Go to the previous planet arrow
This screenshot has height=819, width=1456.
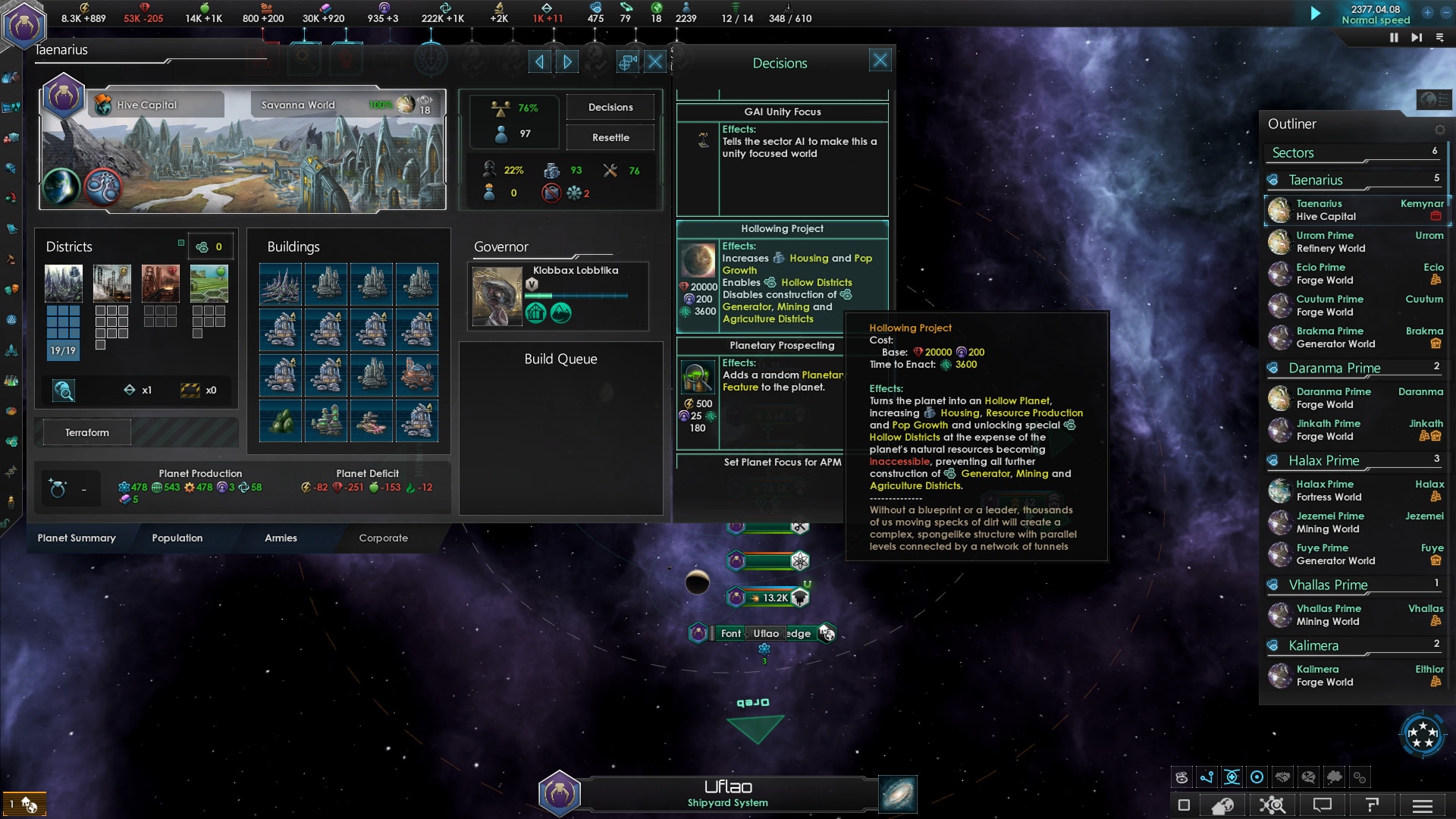539,62
